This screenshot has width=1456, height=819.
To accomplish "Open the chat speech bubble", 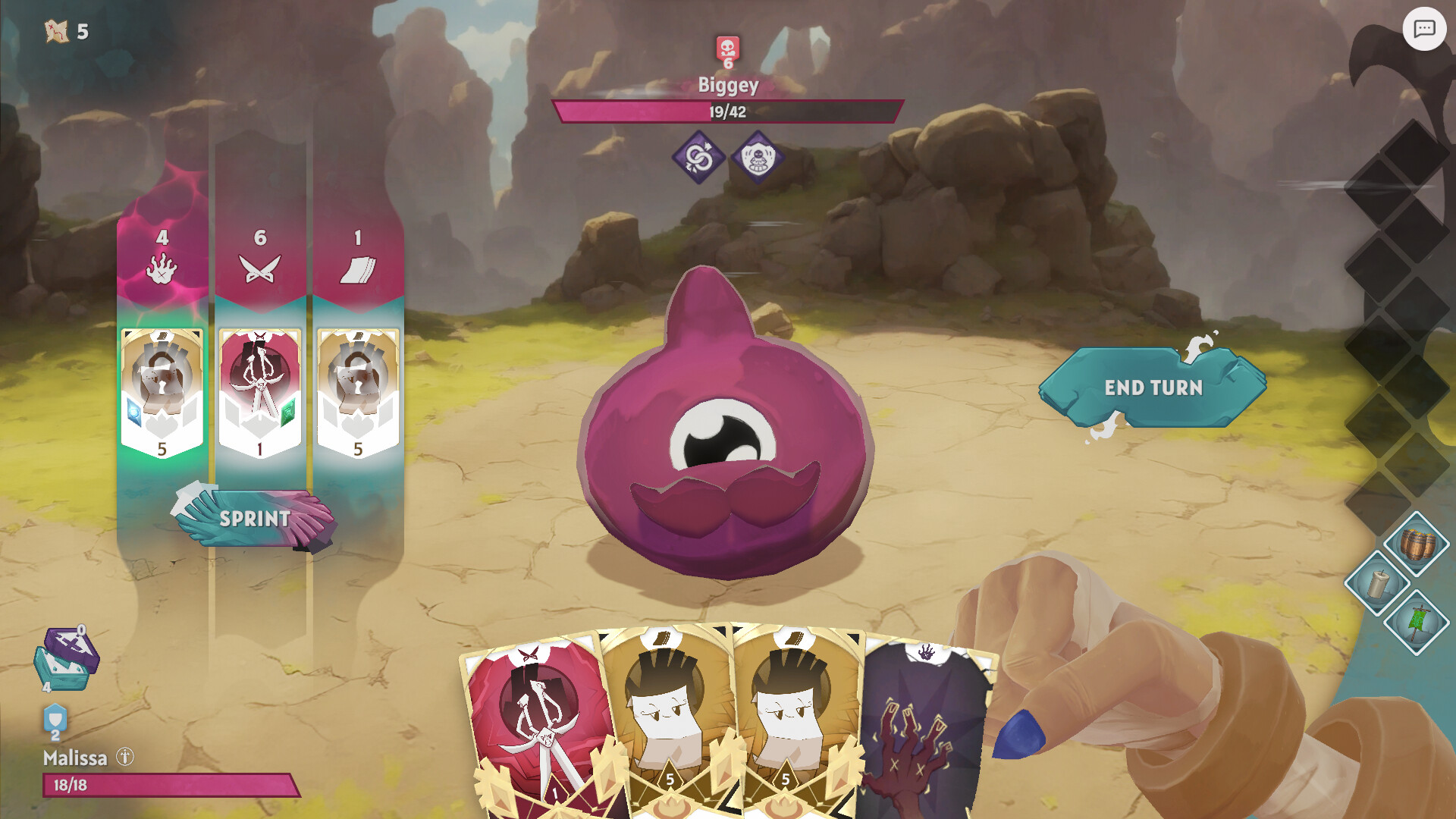I will pyautogui.click(x=1423, y=30).
